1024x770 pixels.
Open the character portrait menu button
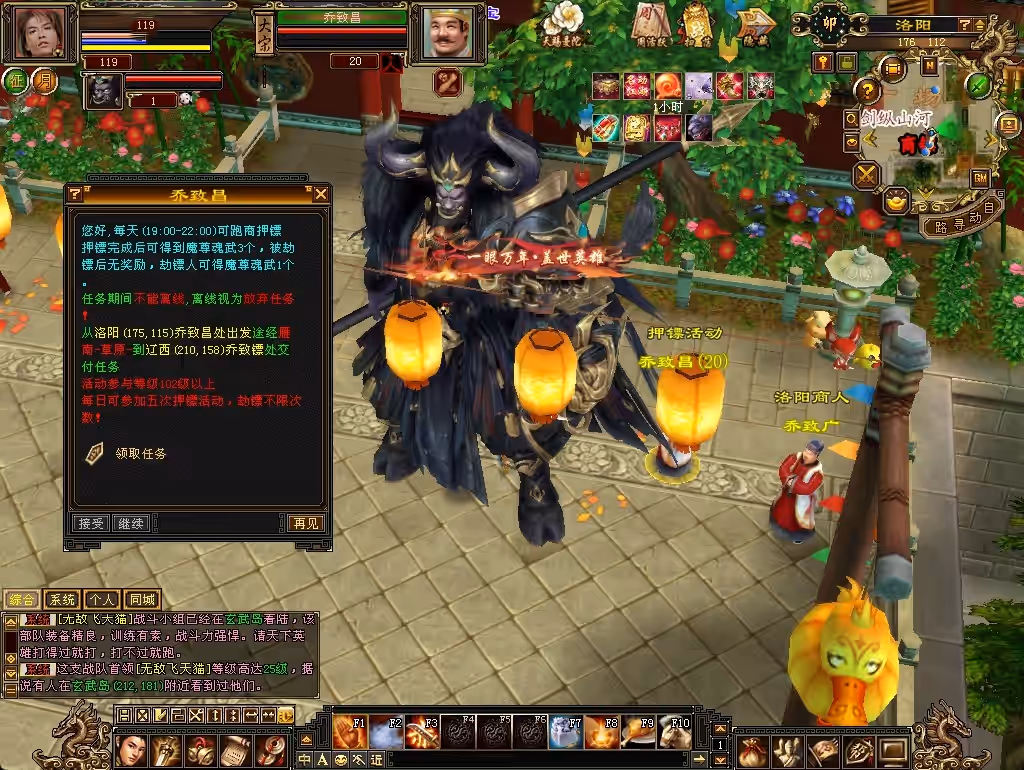[132, 749]
